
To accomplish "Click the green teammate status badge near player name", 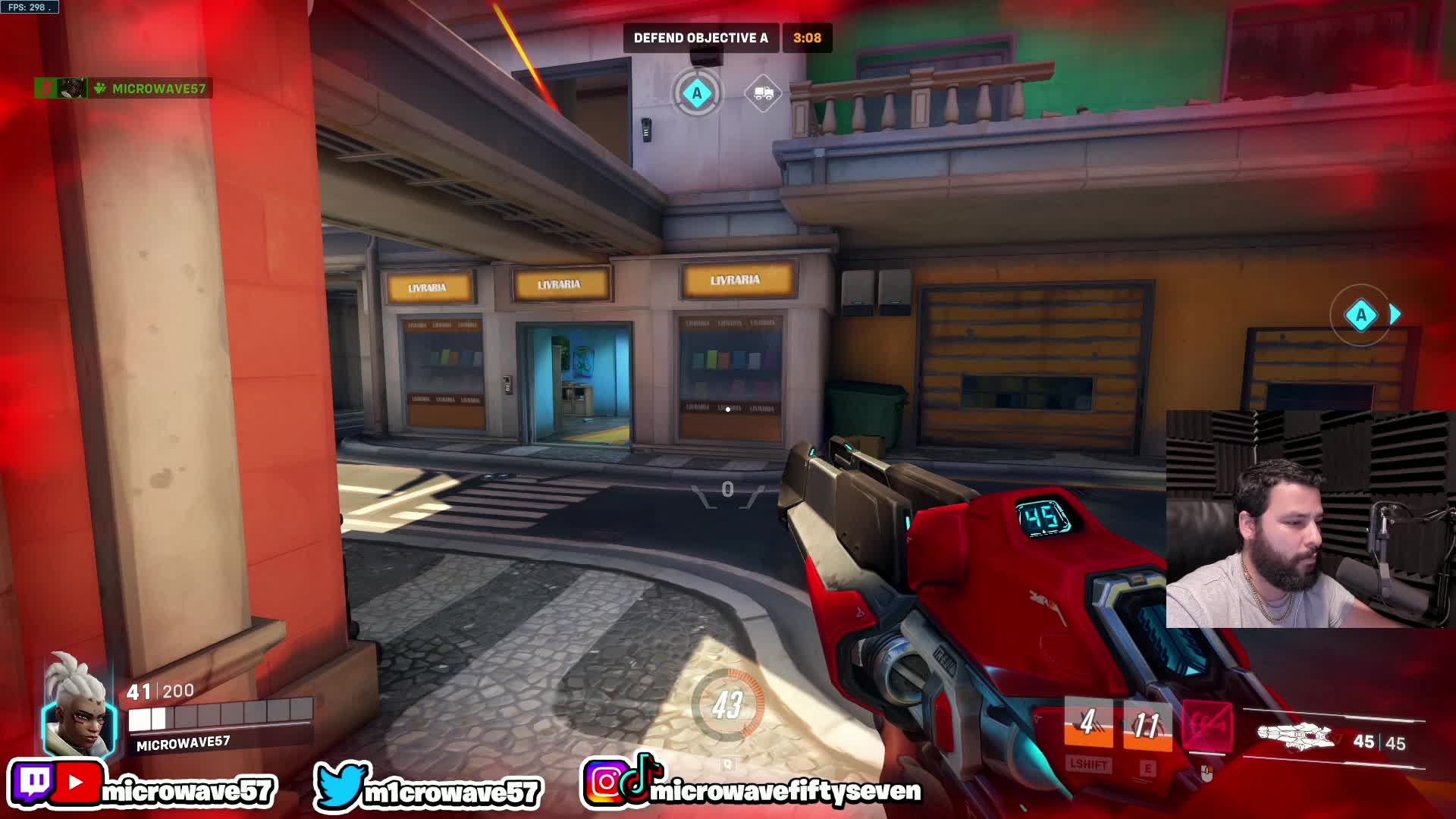I will click(99, 89).
